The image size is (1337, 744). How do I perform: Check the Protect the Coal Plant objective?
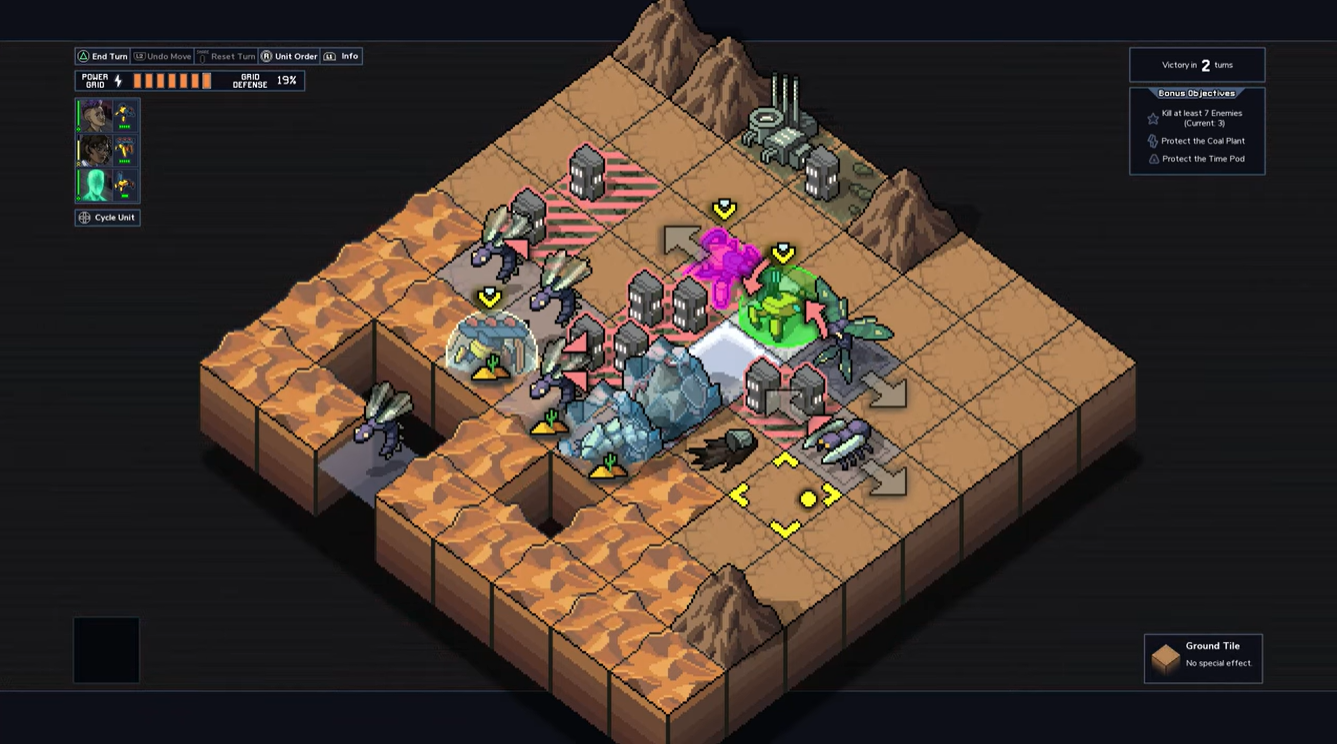point(1200,141)
